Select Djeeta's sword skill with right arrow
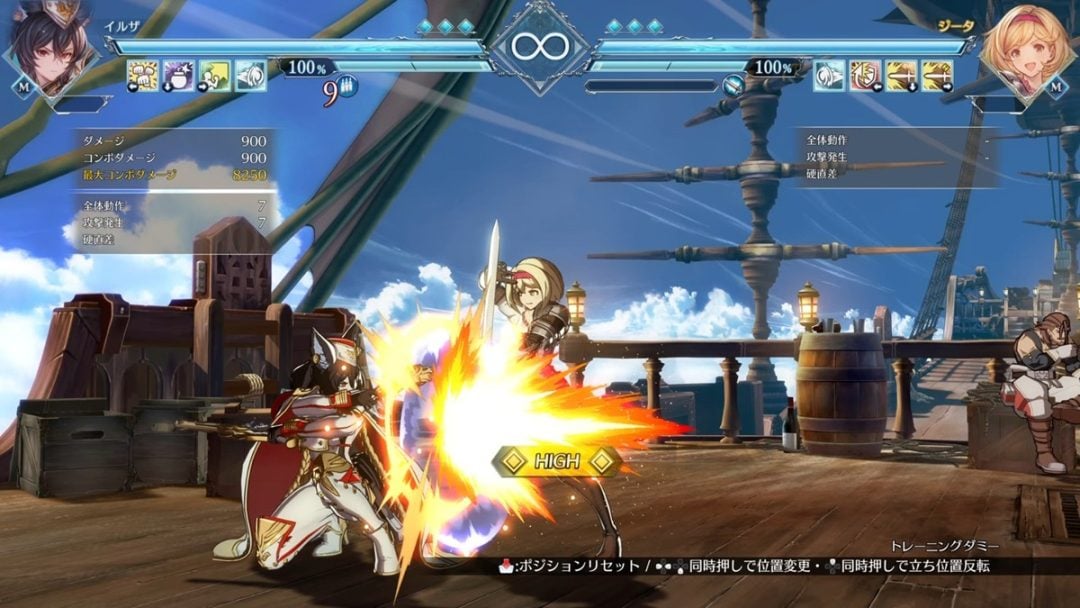 937,75
